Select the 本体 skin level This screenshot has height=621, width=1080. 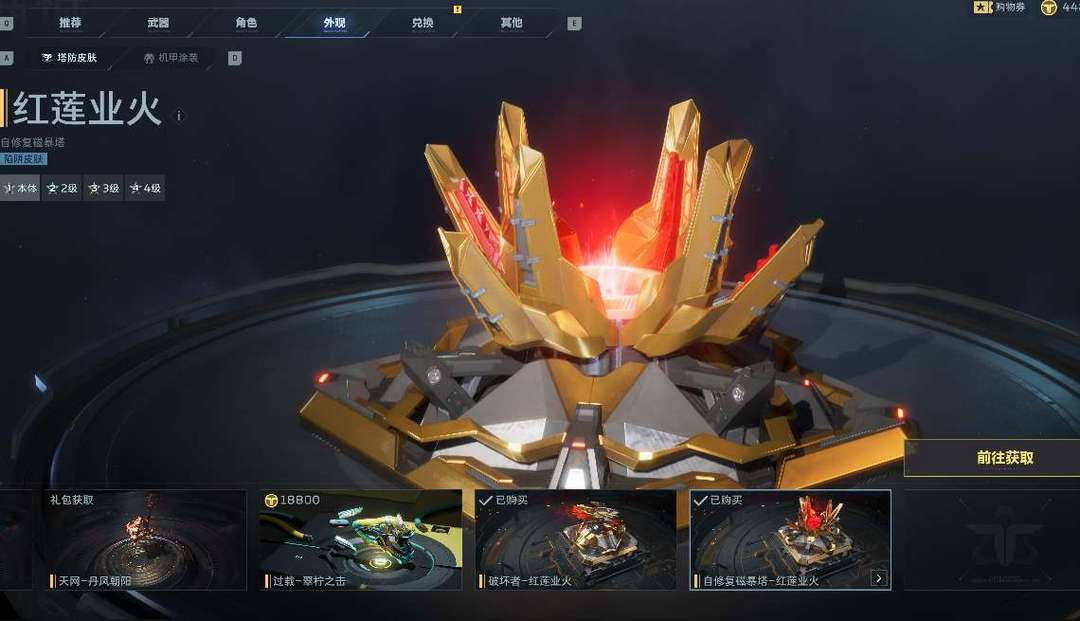pyautogui.click(x=20, y=188)
